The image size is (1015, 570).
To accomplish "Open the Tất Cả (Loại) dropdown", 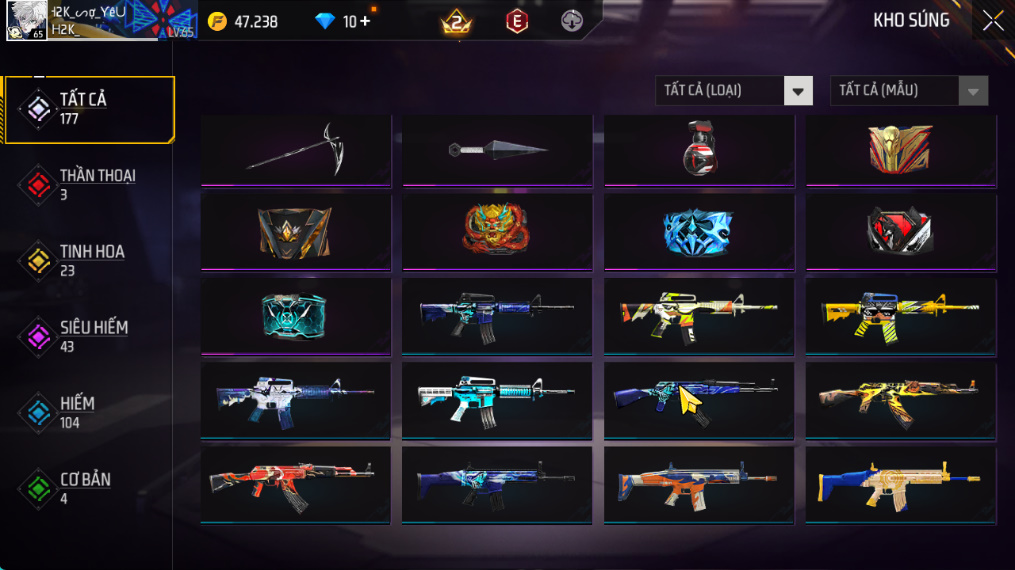I will pyautogui.click(x=733, y=91).
